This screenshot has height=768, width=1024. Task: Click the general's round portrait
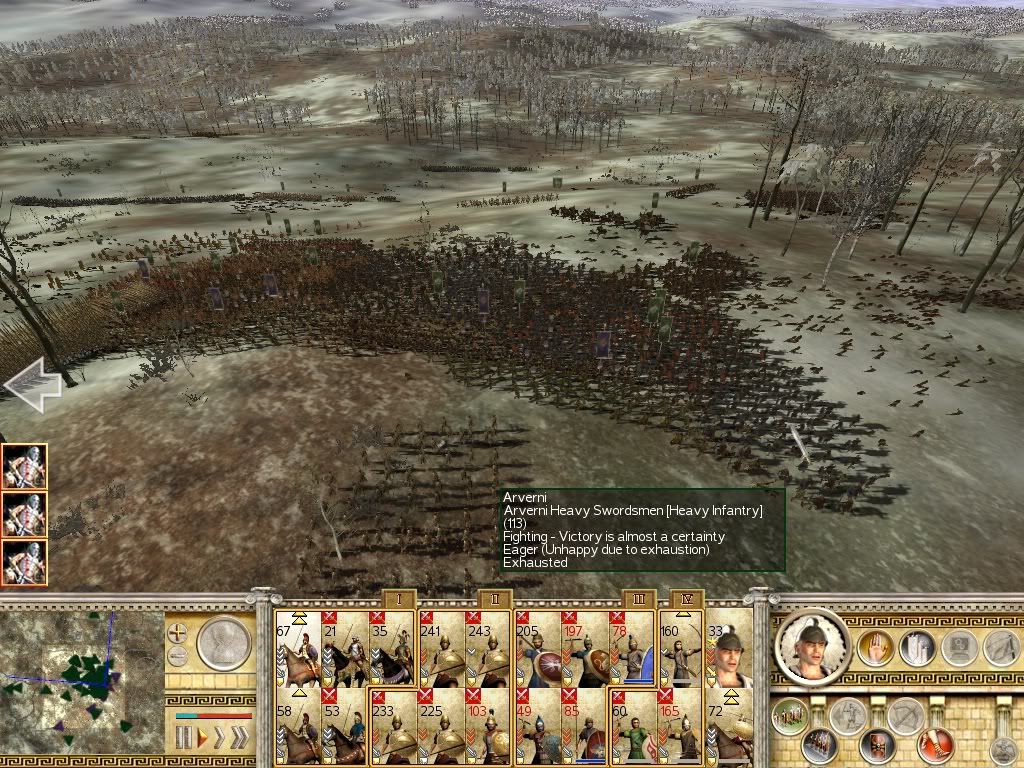pos(812,646)
